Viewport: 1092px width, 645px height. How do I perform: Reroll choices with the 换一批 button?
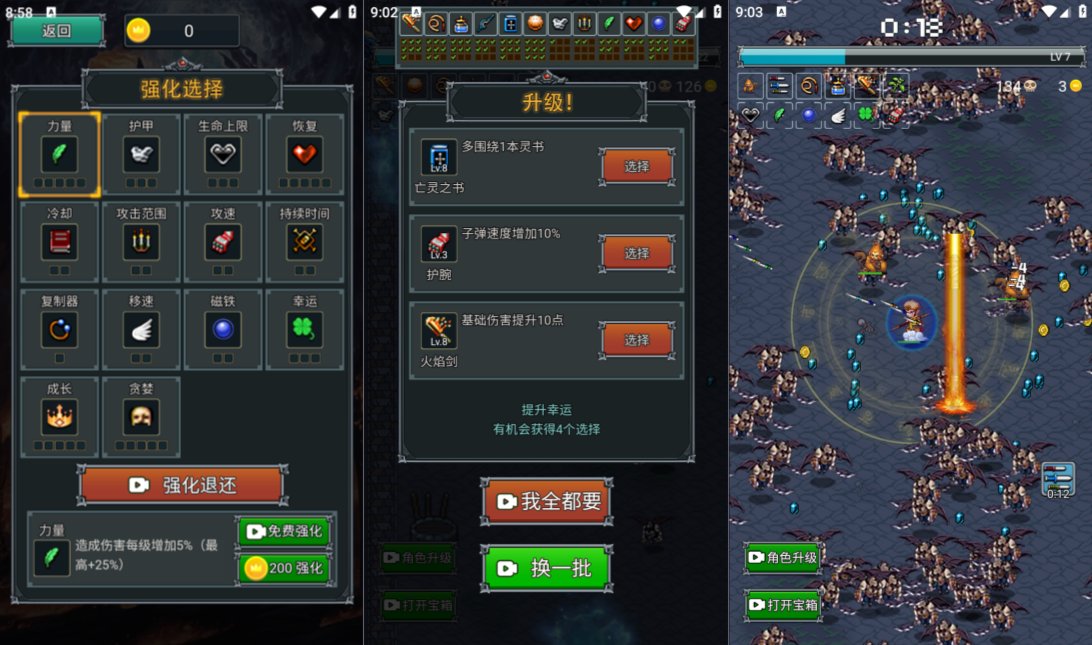point(547,568)
